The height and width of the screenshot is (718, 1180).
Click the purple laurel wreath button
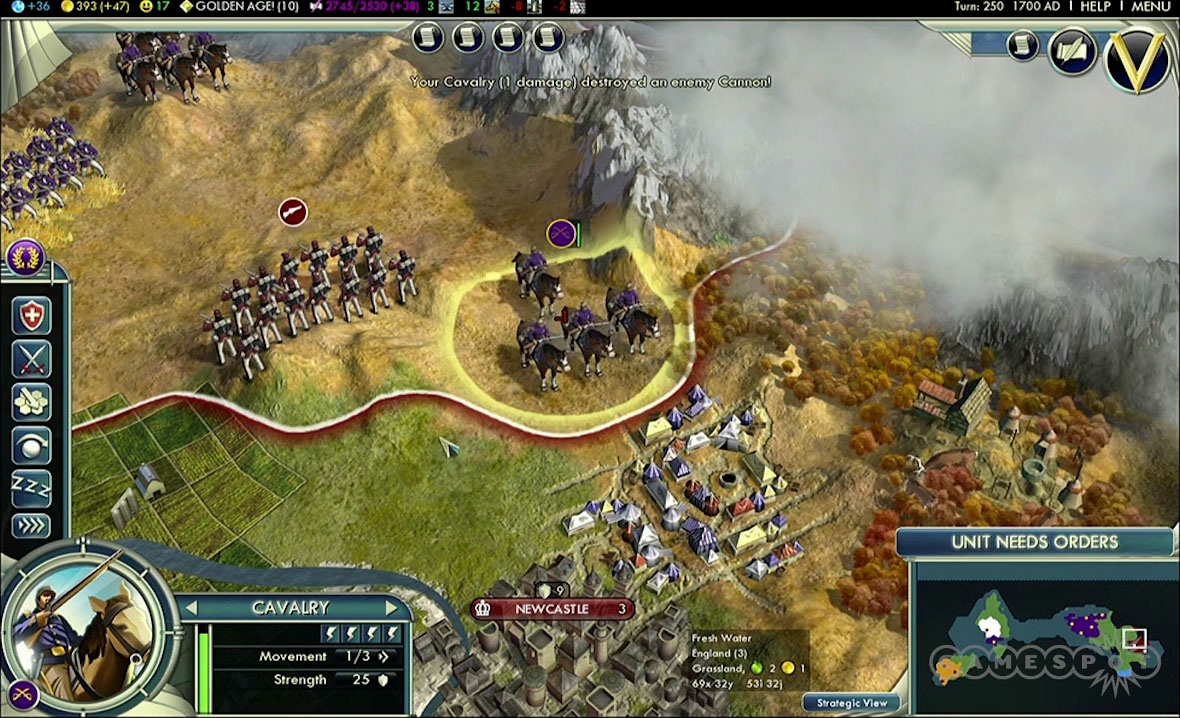(x=24, y=257)
